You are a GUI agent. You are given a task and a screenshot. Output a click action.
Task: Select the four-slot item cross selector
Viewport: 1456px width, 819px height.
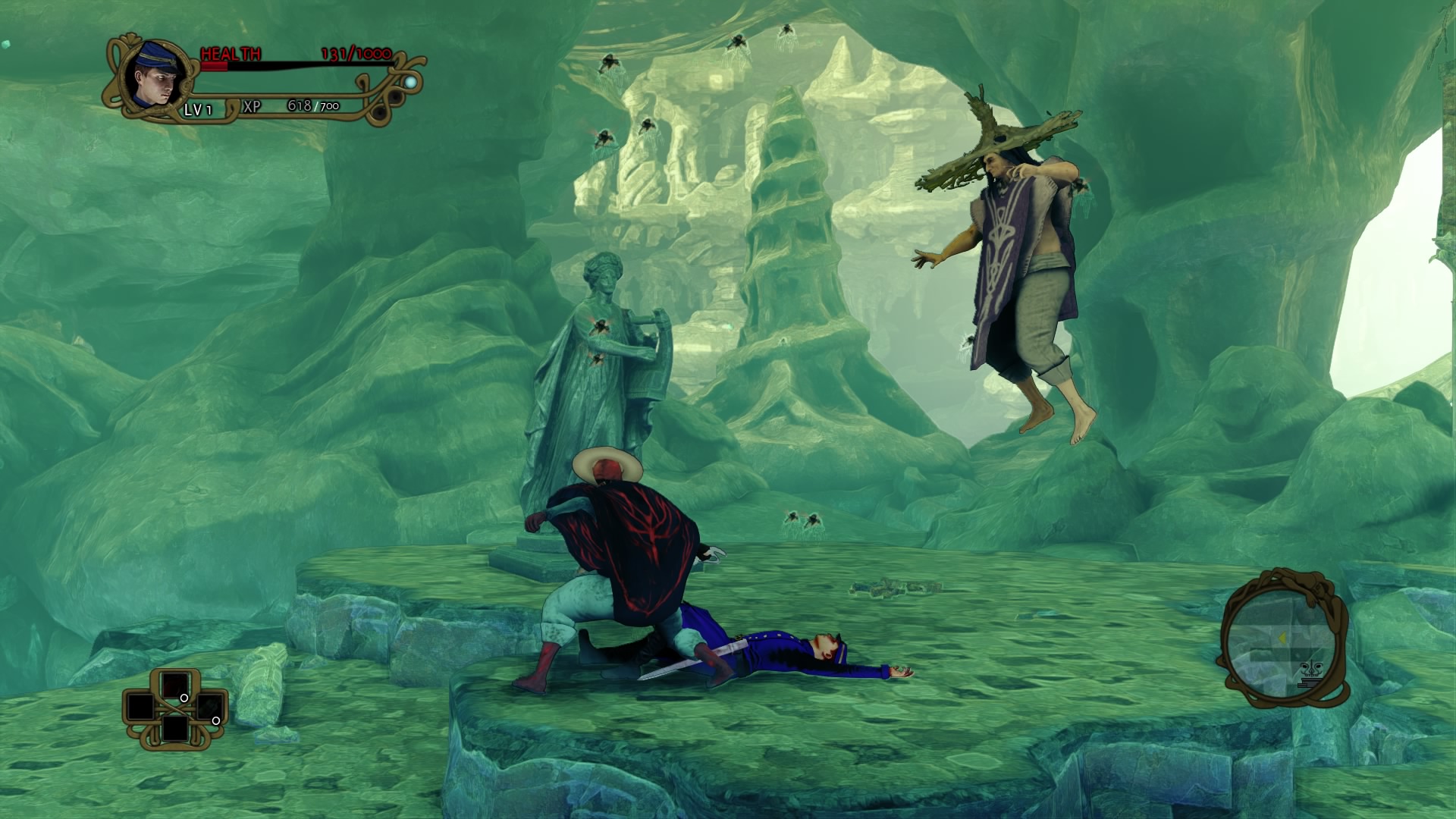175,708
